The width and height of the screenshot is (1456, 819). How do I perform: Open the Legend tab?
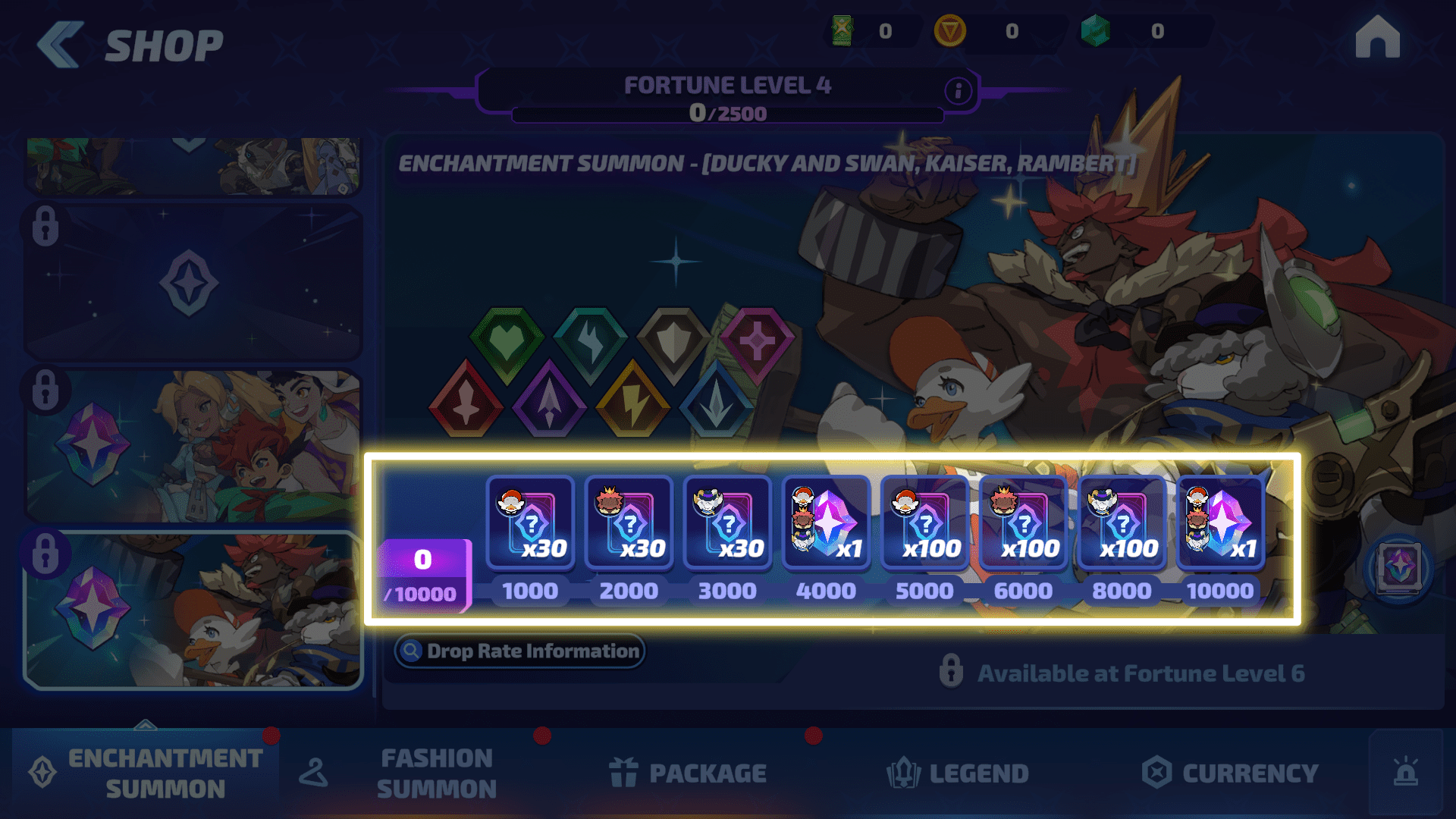tap(958, 773)
